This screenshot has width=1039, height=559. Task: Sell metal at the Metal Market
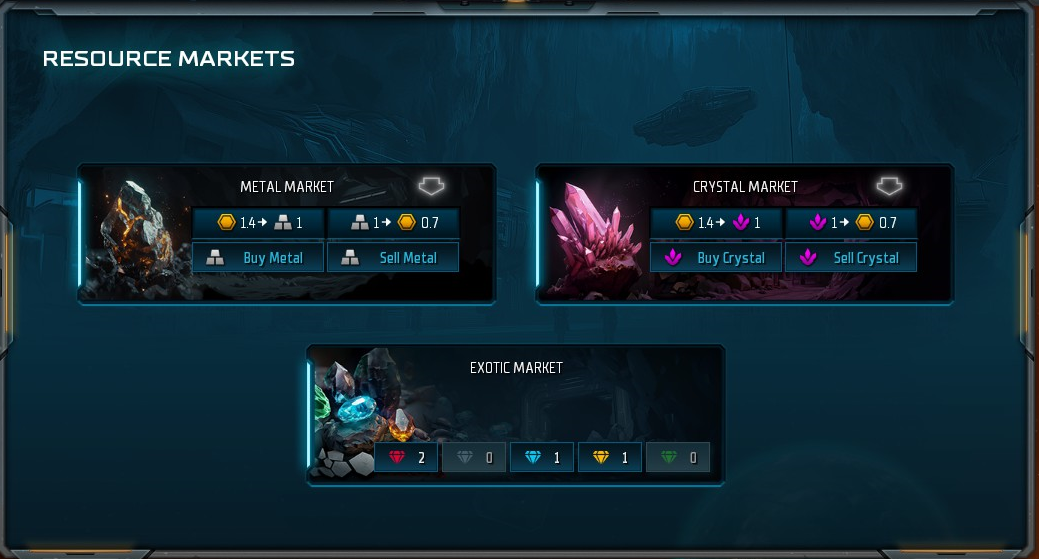click(393, 257)
